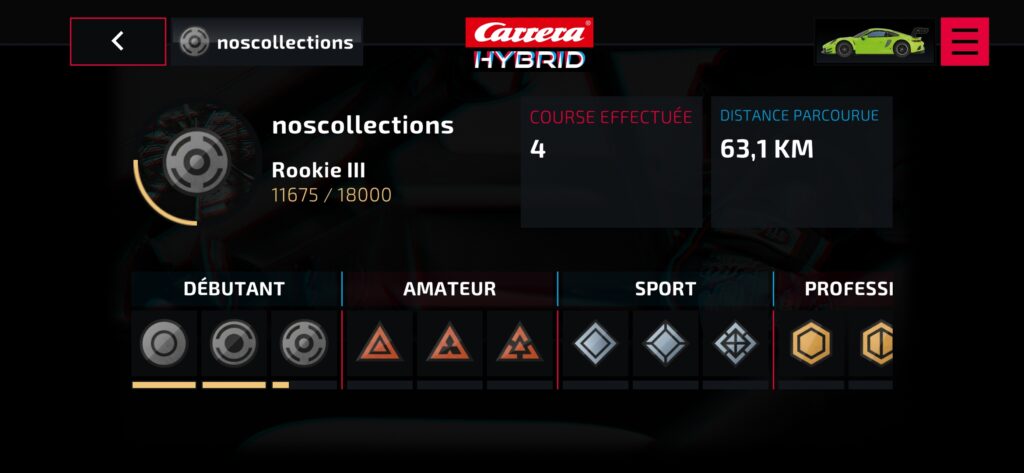Open the noscollections profile chip
Screen dimensions: 1024x473
(267, 42)
